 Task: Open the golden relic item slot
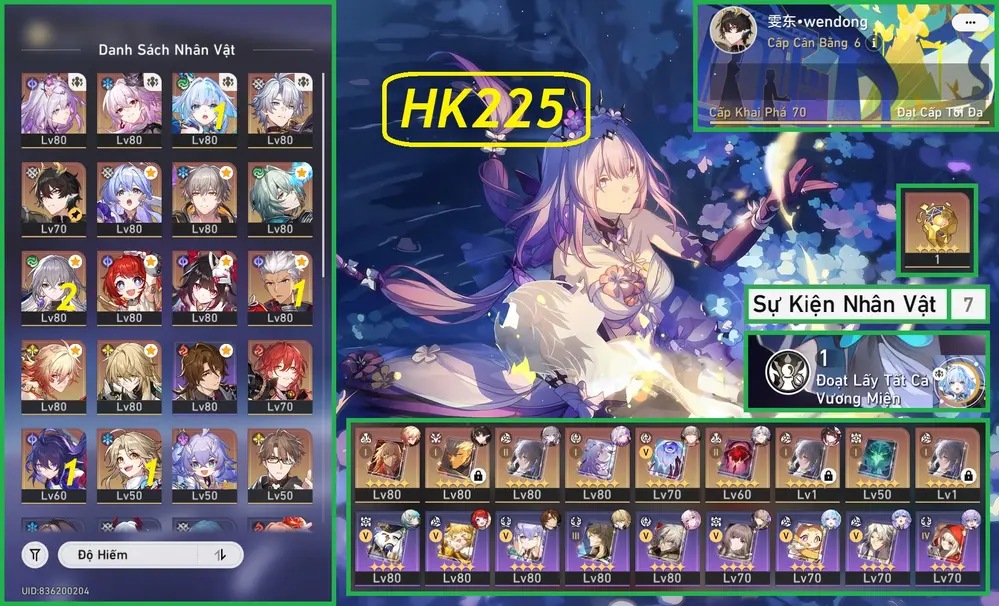pos(935,229)
